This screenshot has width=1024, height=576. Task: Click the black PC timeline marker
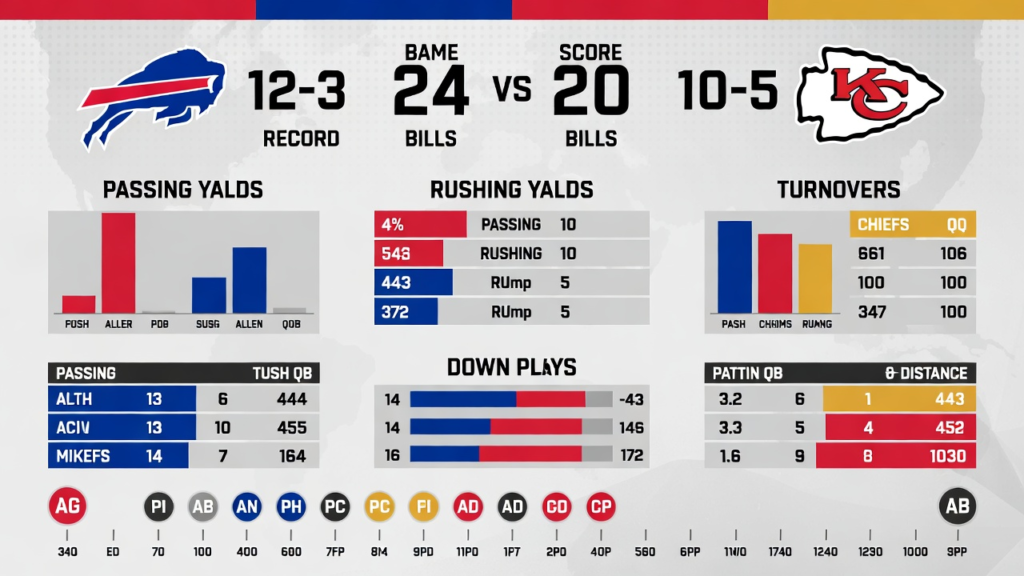(x=335, y=507)
